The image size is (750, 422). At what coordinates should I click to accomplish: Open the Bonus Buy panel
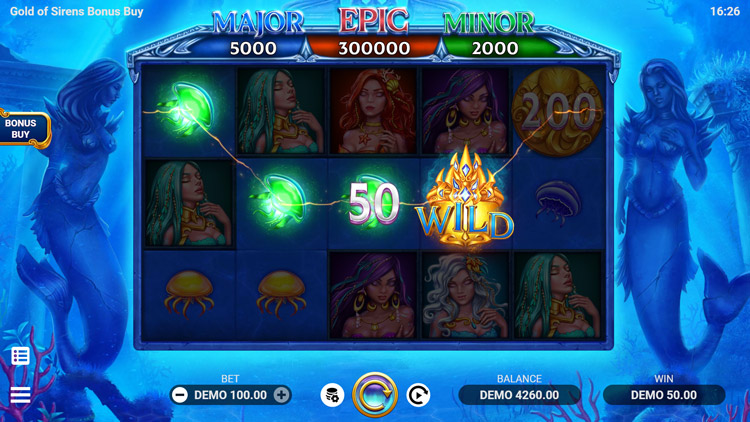(21, 129)
